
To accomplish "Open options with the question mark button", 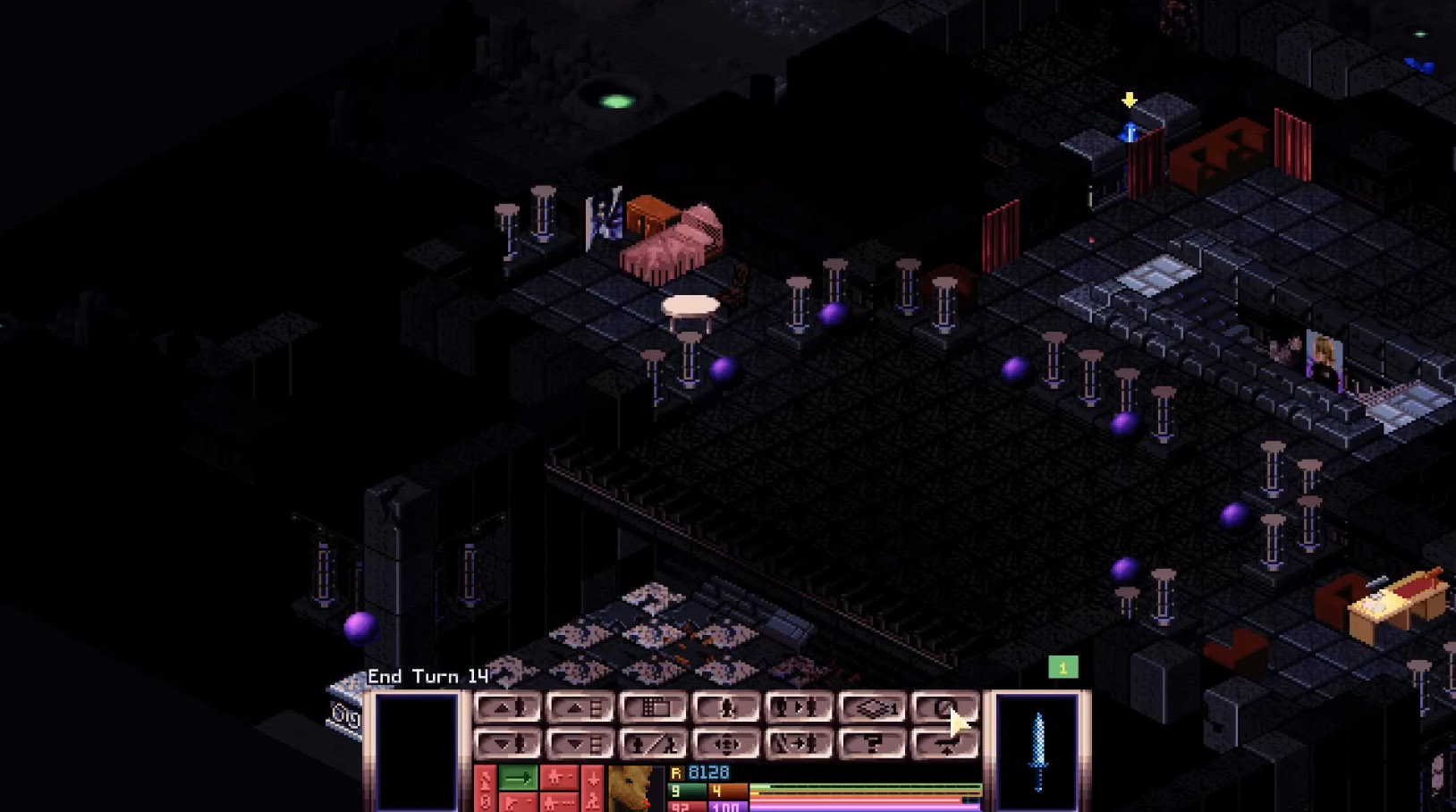I will pyautogui.click(x=872, y=744).
